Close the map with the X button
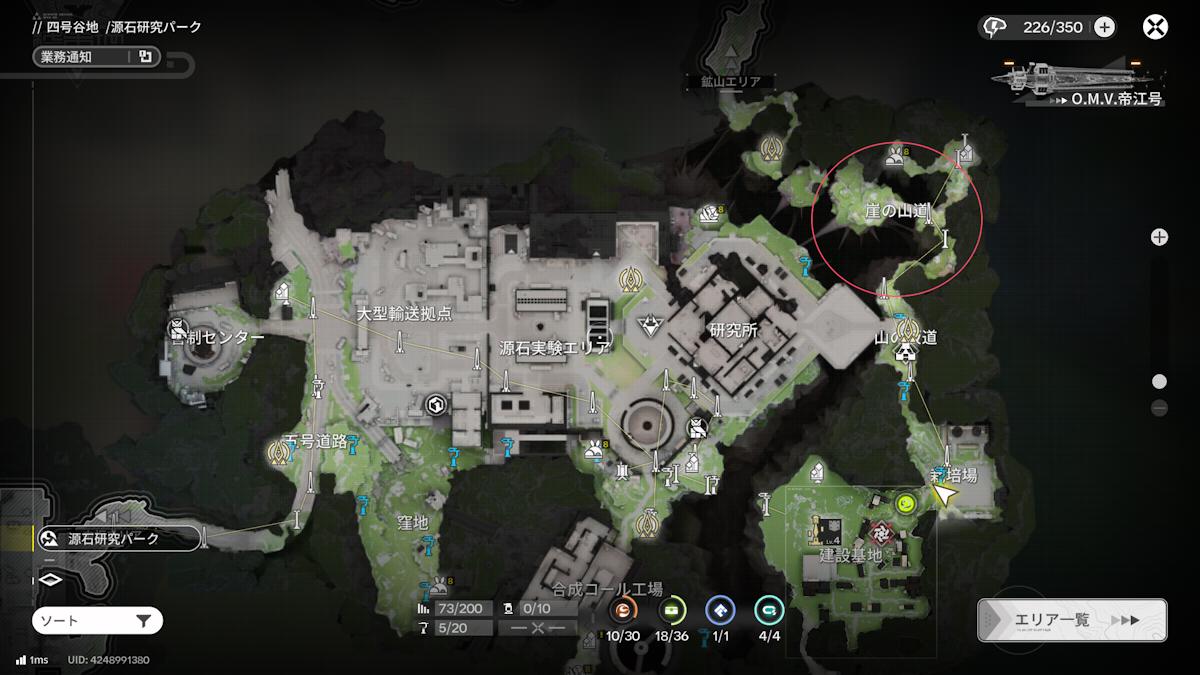1200x675 pixels. coord(1155,27)
